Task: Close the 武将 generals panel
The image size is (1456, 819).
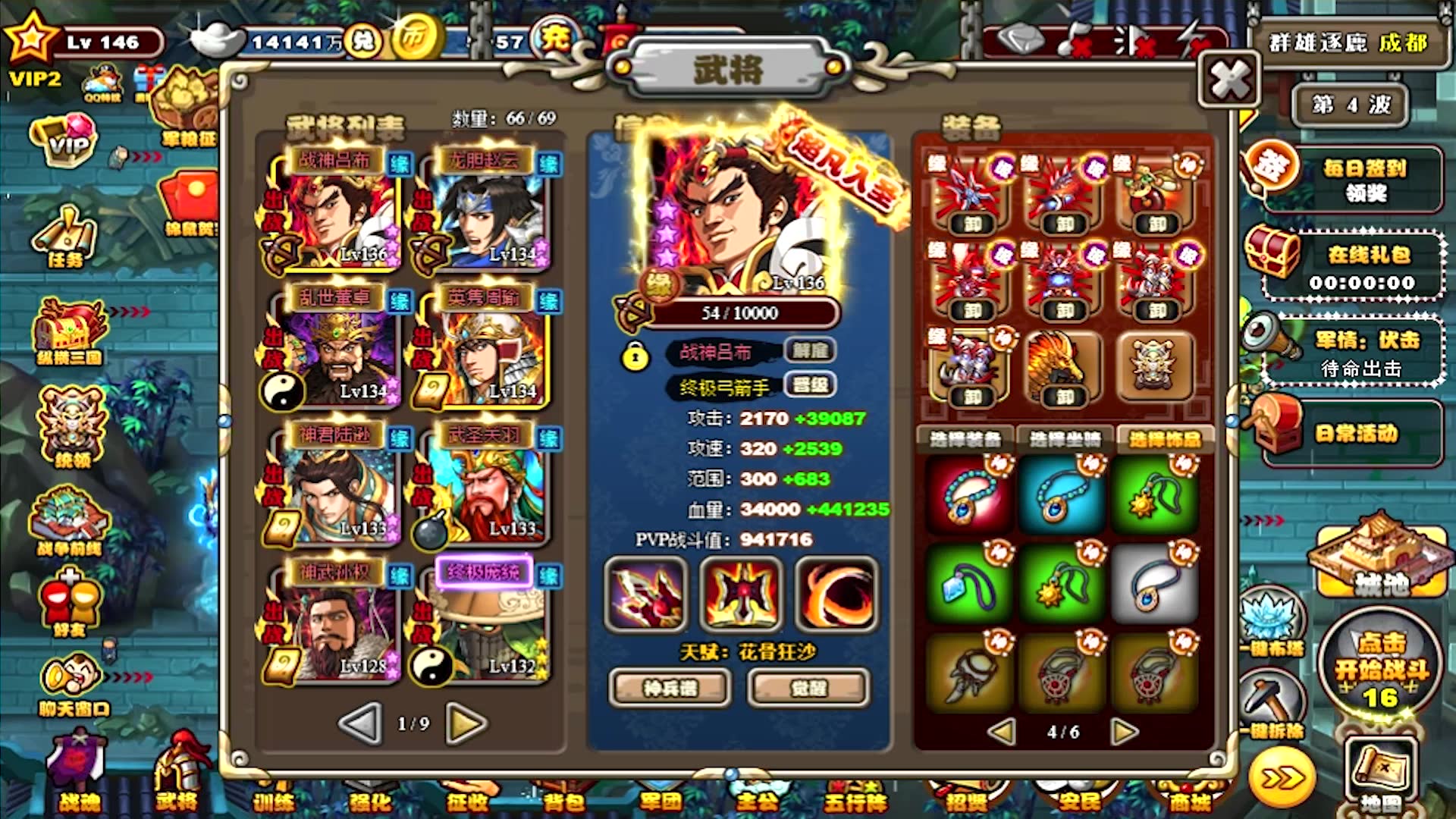Action: click(x=1229, y=79)
